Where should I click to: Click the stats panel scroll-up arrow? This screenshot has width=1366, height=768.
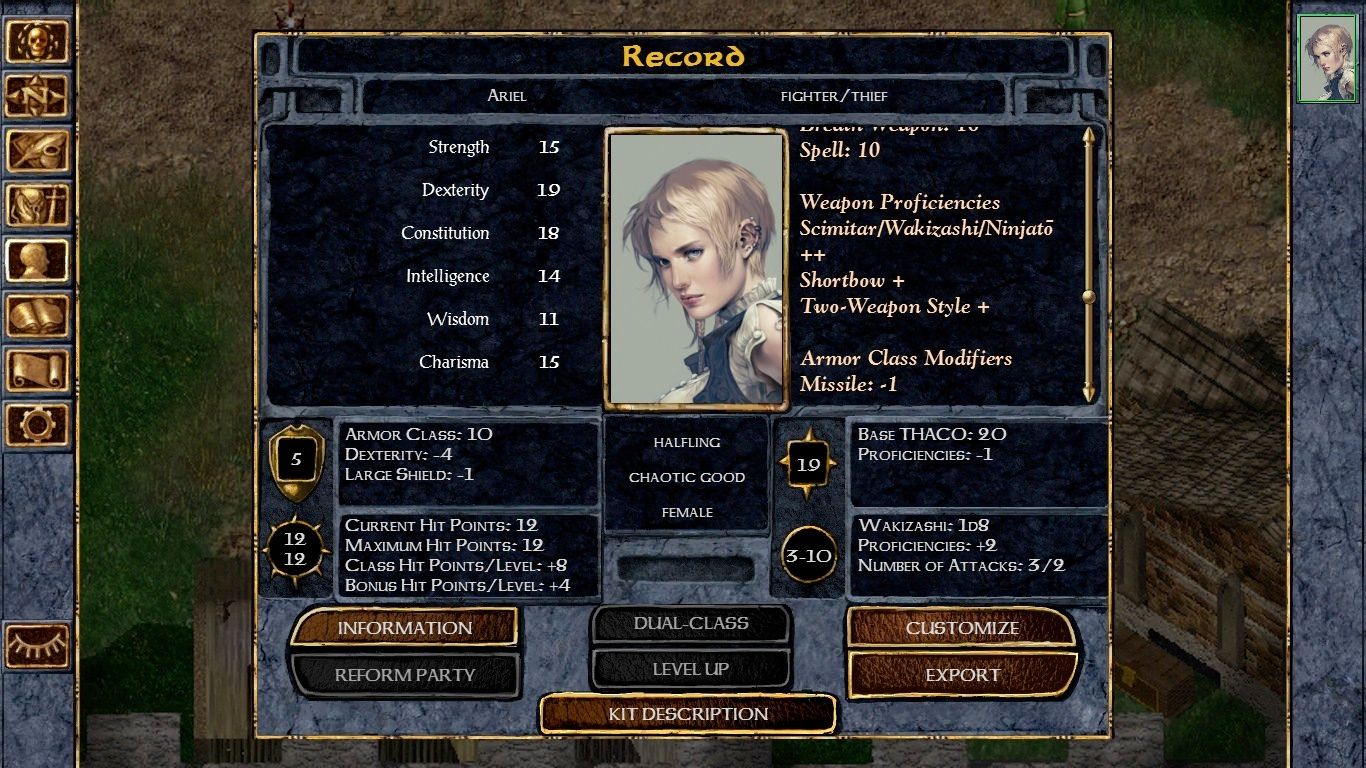pyautogui.click(x=1089, y=136)
